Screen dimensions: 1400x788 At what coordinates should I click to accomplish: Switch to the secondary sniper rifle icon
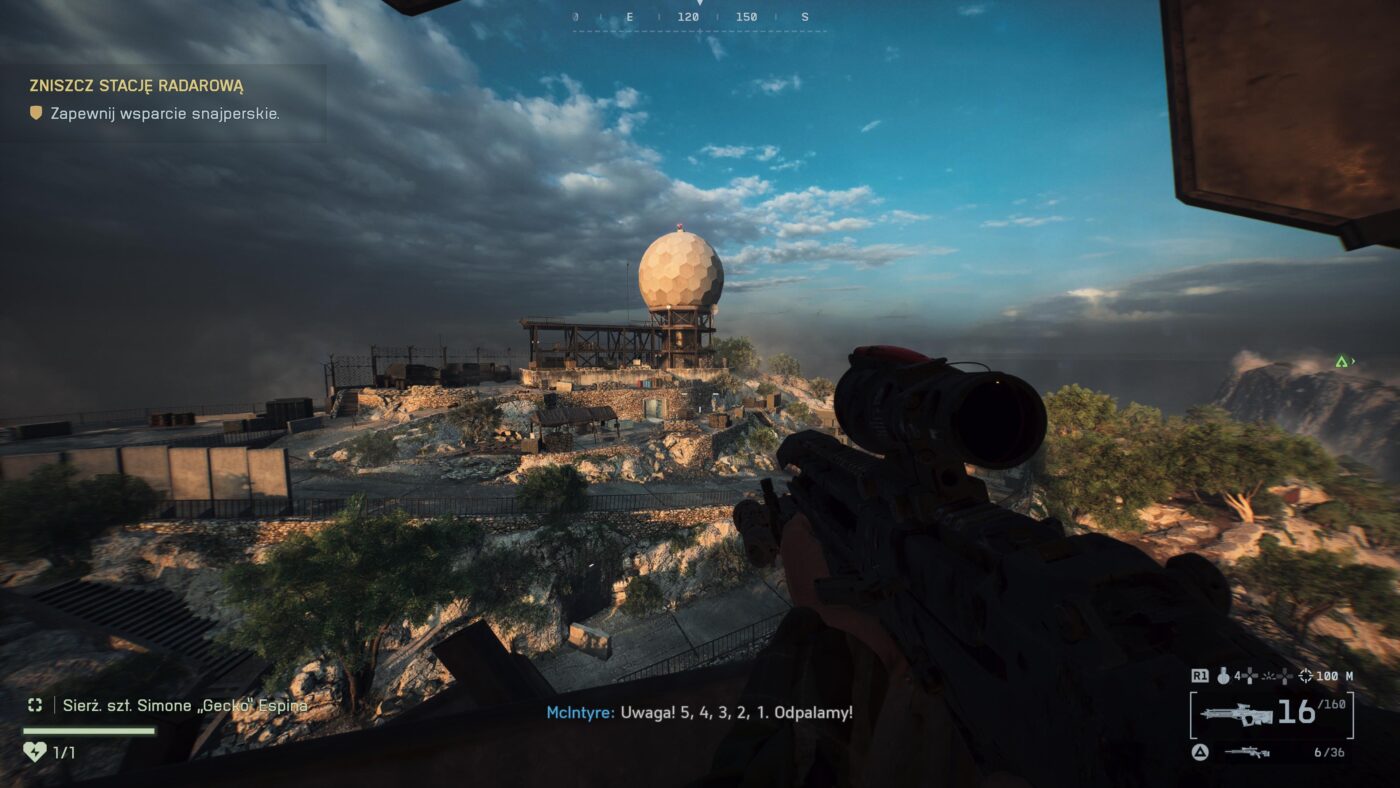(x=1247, y=752)
